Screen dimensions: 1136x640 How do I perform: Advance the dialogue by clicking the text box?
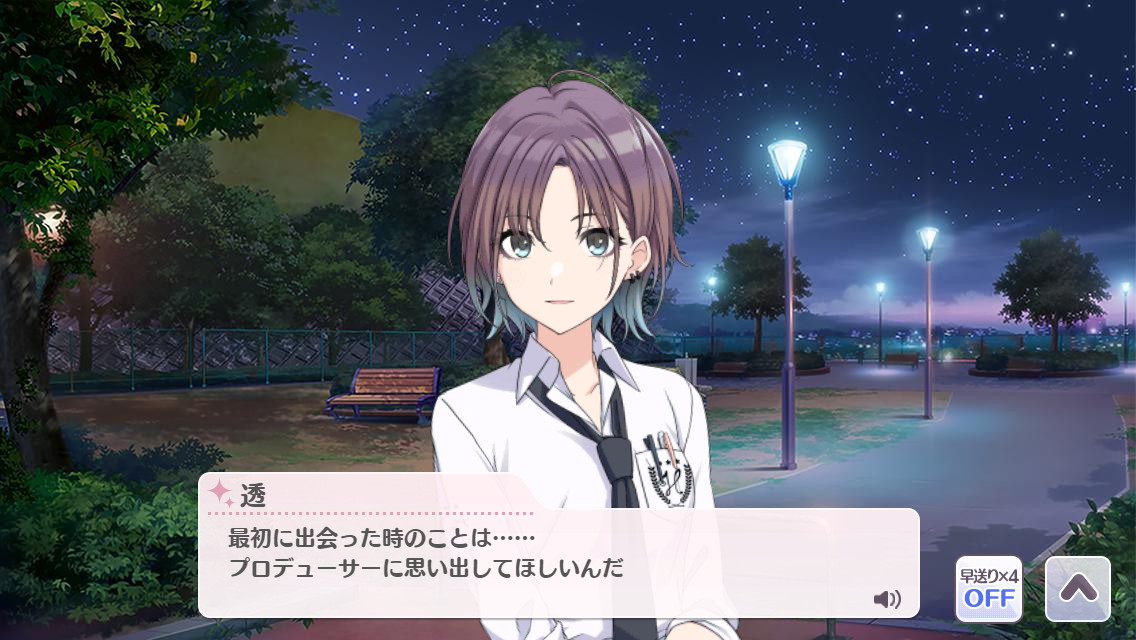(x=558, y=562)
